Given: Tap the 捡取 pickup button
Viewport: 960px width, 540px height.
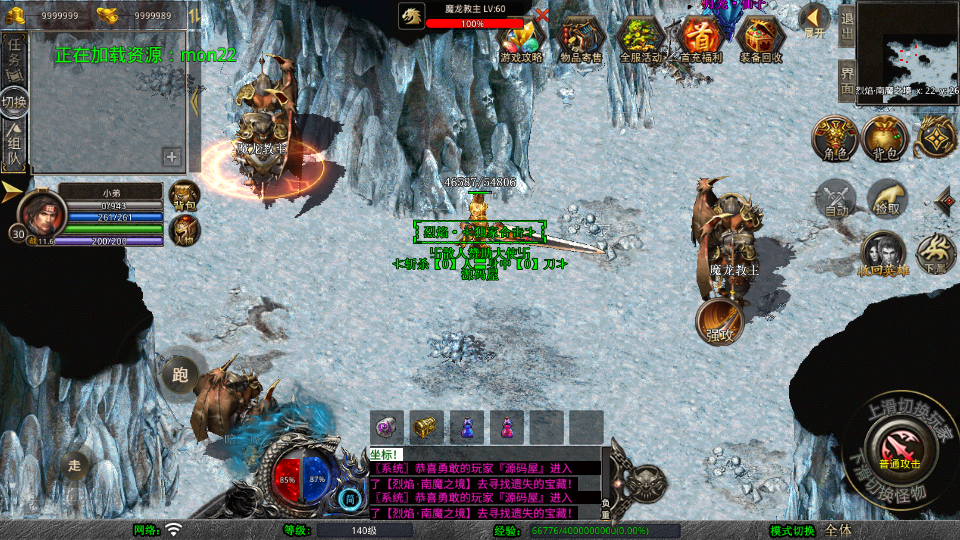Looking at the screenshot, I should 886,199.
